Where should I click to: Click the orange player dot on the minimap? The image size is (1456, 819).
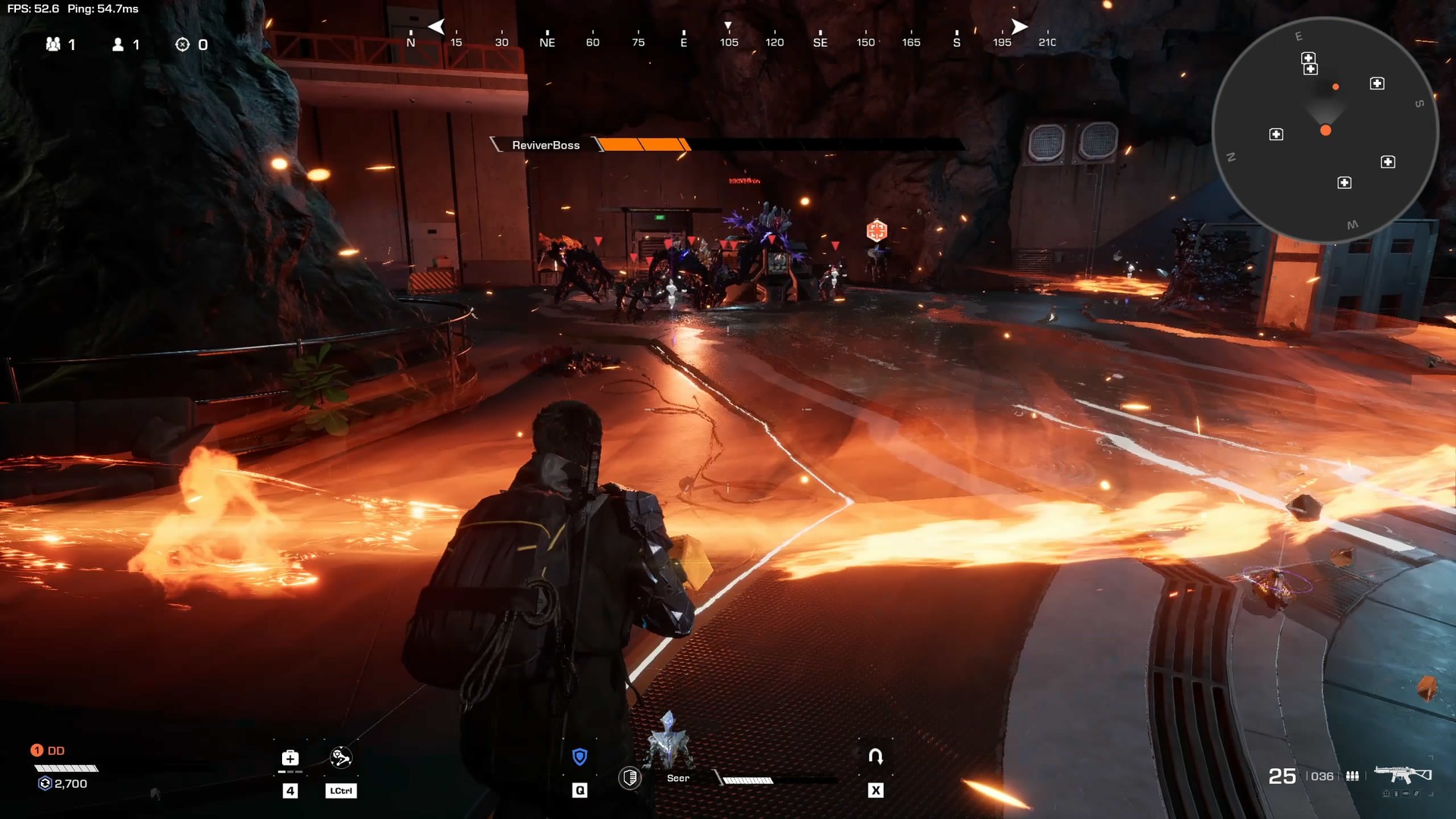(1326, 130)
